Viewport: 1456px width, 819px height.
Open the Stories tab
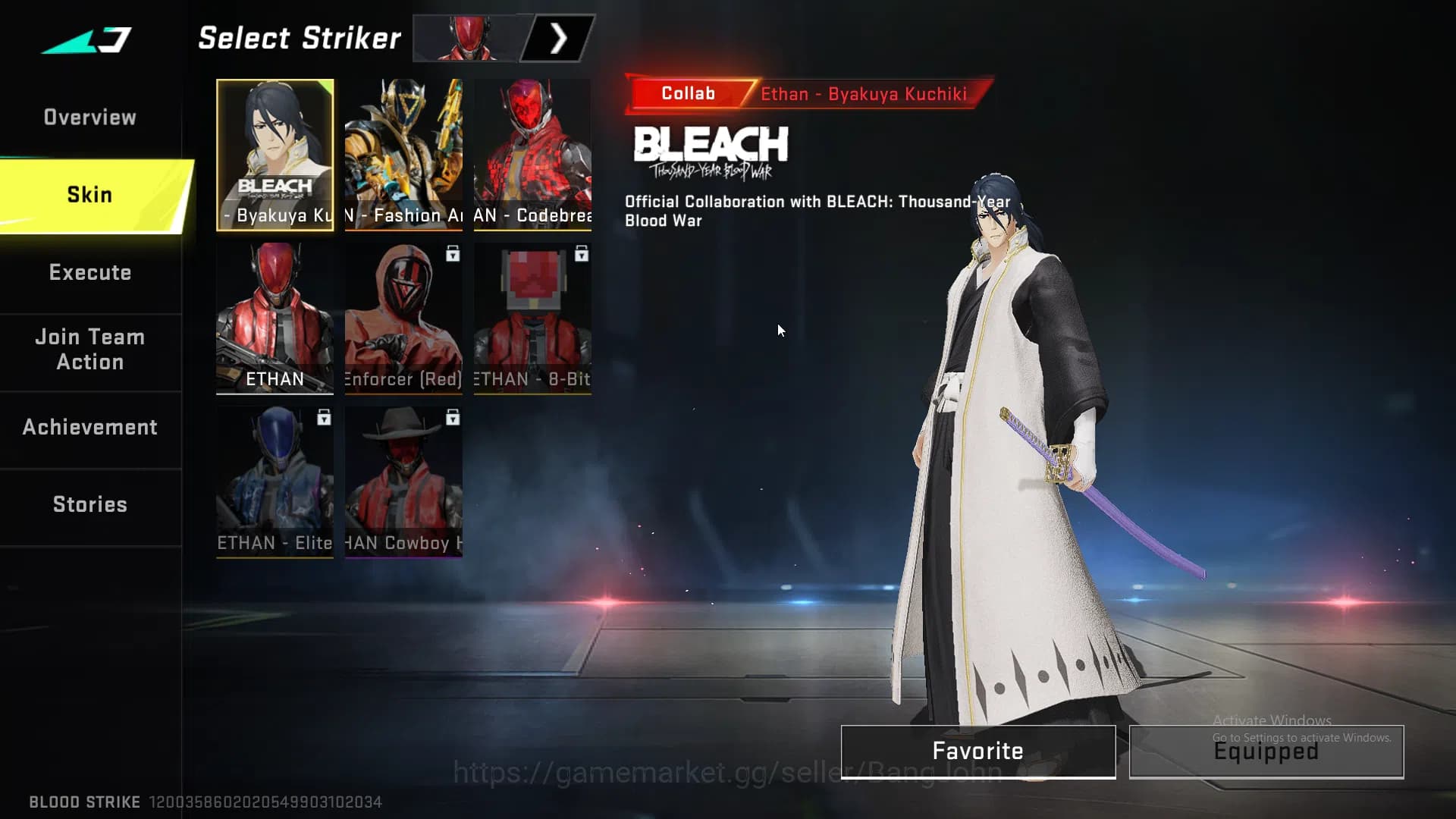pos(90,505)
